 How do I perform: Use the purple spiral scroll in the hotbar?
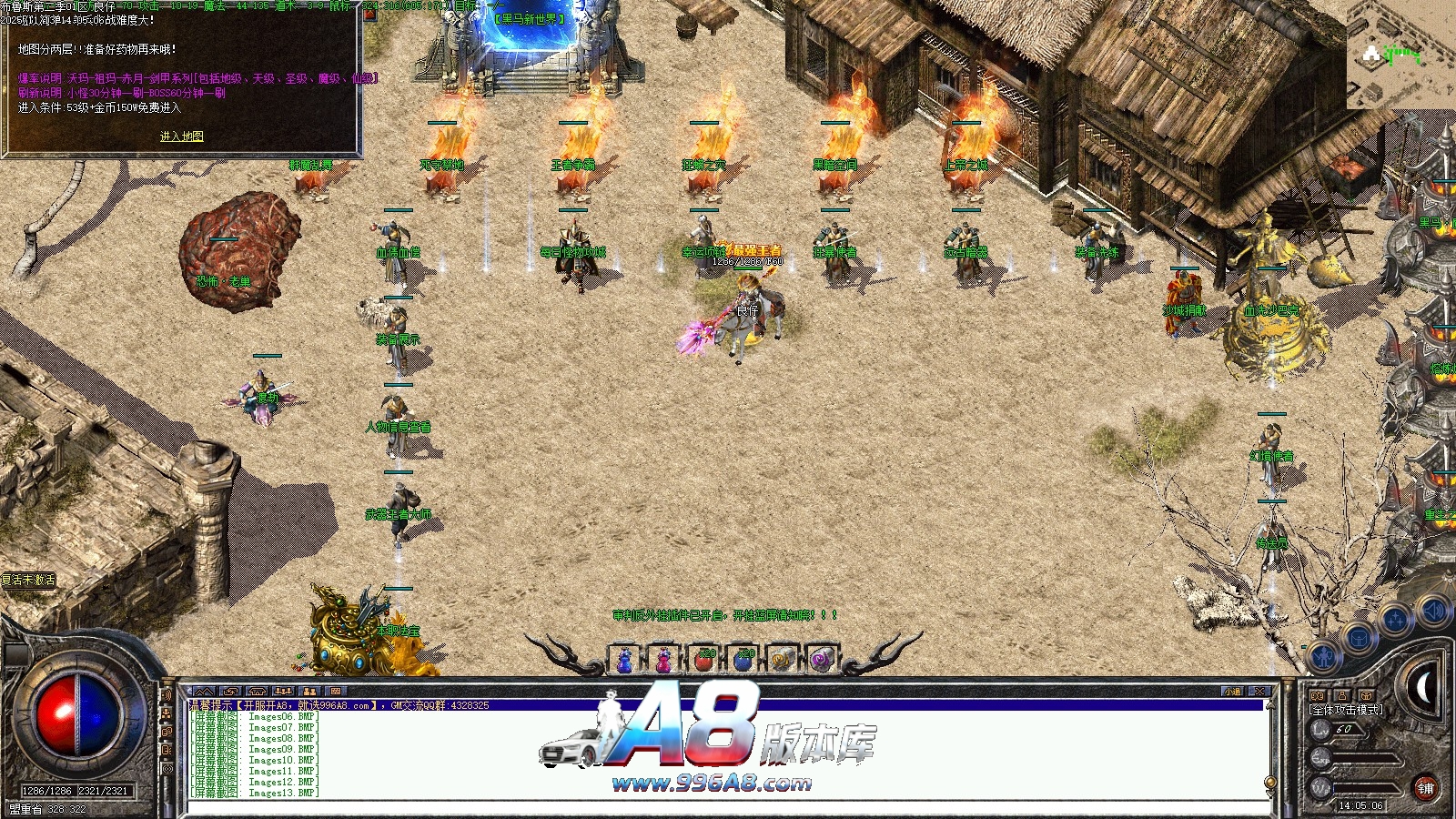tap(821, 660)
